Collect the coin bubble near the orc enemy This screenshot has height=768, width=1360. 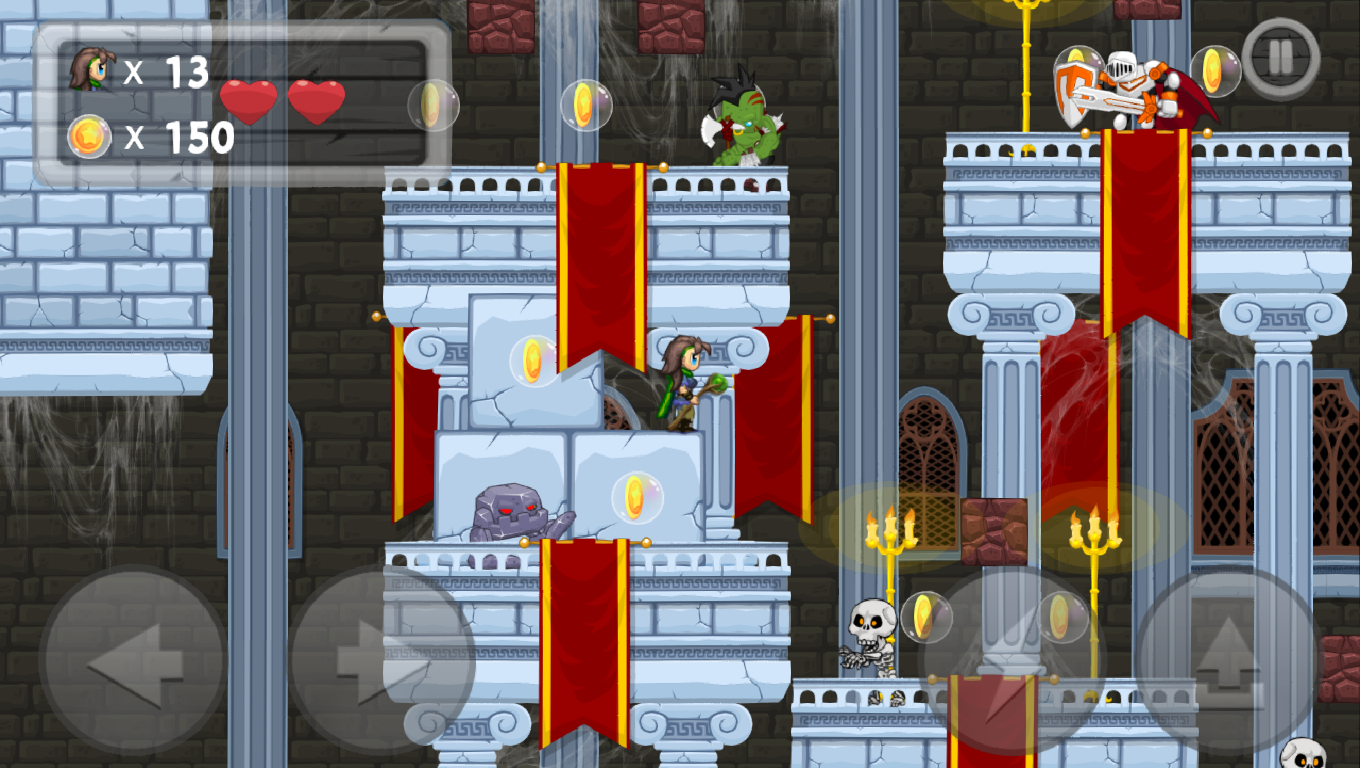[587, 103]
